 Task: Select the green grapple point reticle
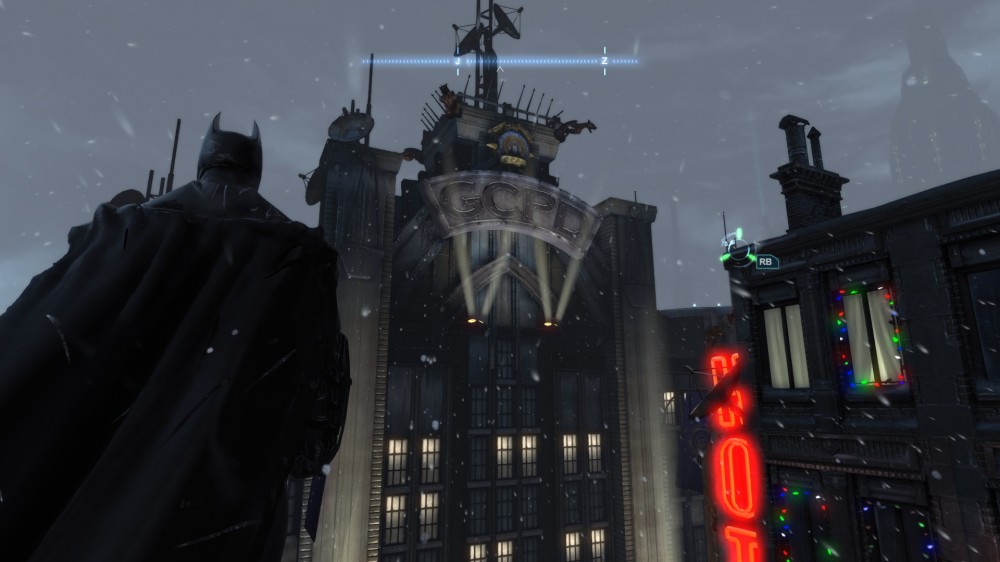(738, 251)
